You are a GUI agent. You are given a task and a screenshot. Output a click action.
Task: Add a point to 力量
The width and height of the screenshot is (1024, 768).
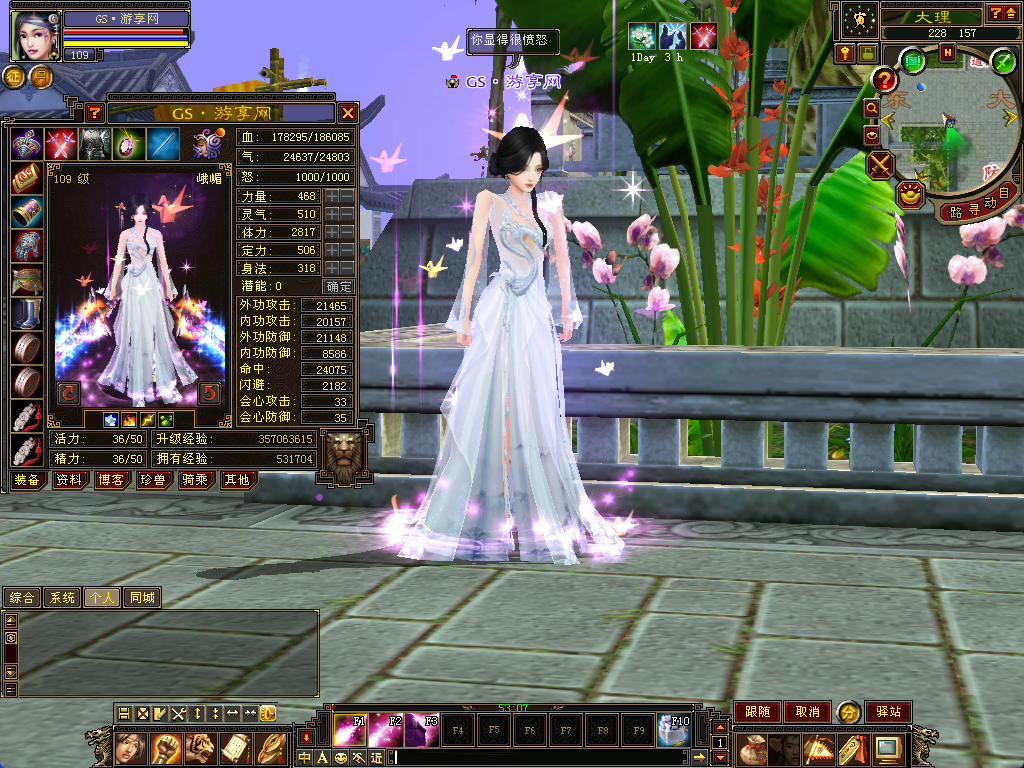pyautogui.click(x=332, y=196)
